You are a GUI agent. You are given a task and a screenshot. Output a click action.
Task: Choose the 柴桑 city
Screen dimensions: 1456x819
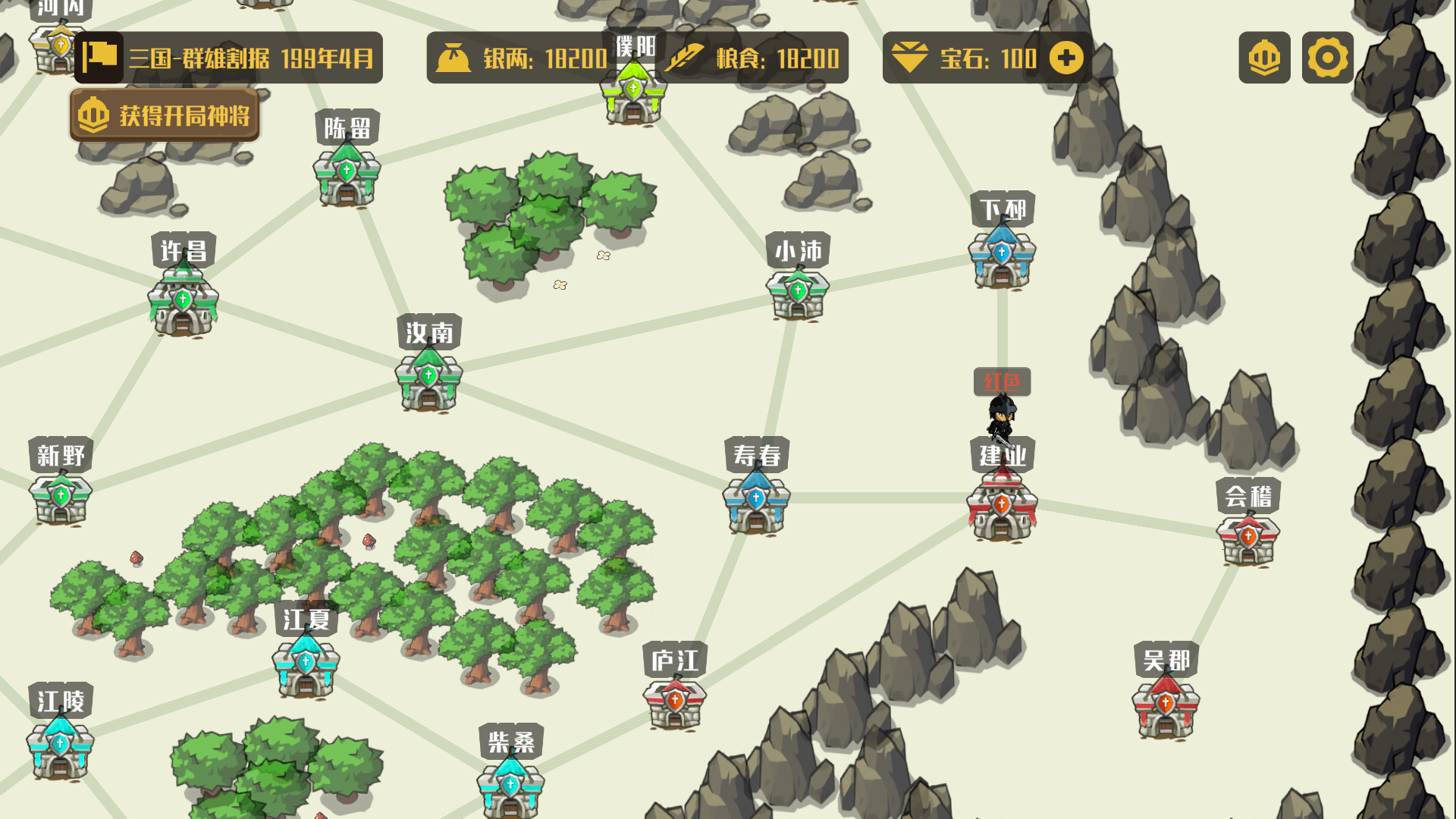[510, 786]
